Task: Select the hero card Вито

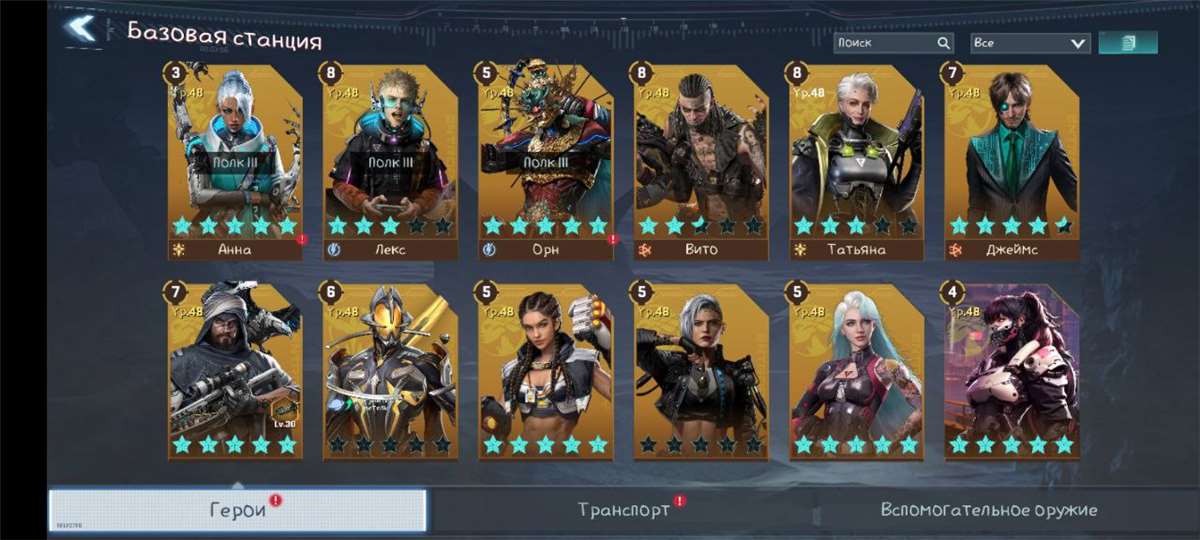Action: pyautogui.click(x=701, y=160)
